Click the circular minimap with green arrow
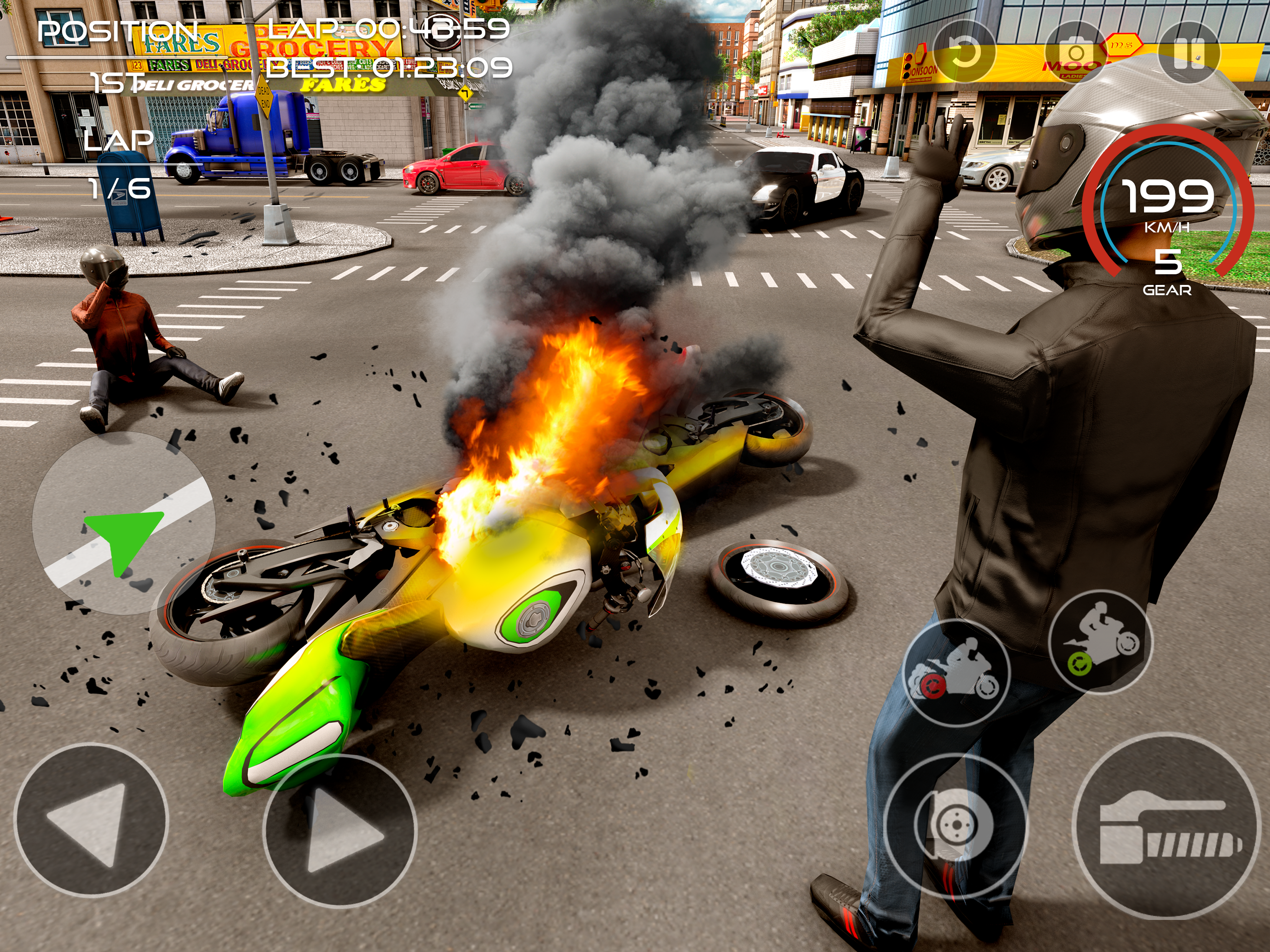 point(124,522)
